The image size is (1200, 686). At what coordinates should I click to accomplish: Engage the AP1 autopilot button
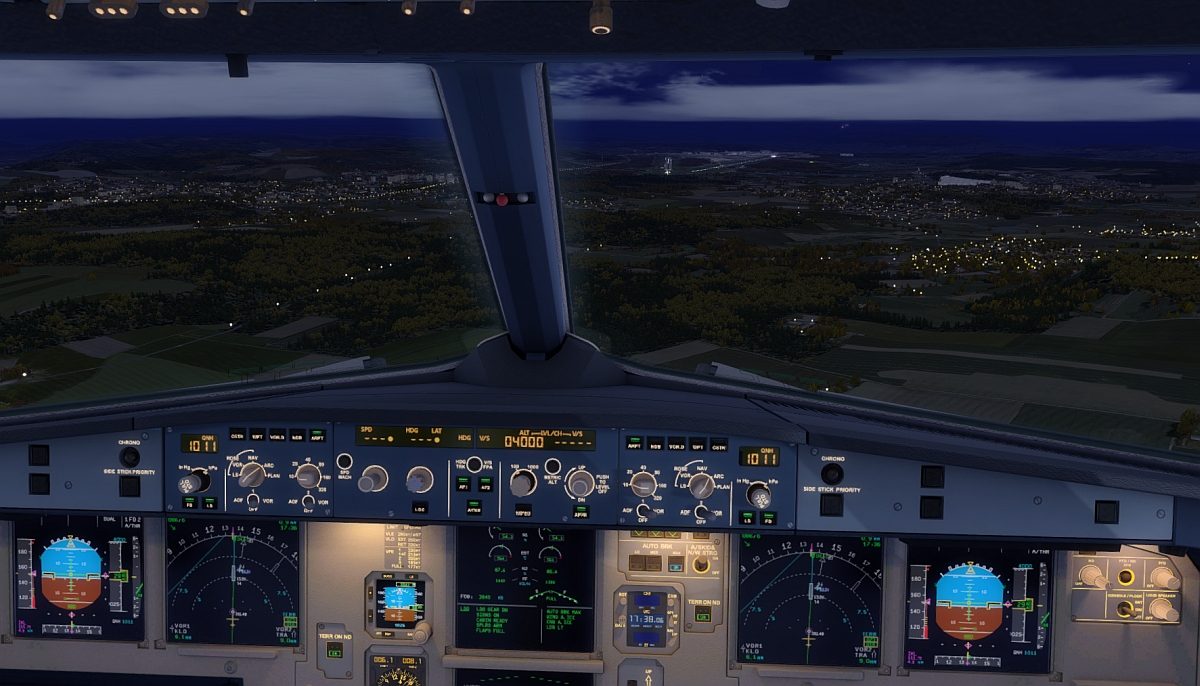pyautogui.click(x=464, y=483)
